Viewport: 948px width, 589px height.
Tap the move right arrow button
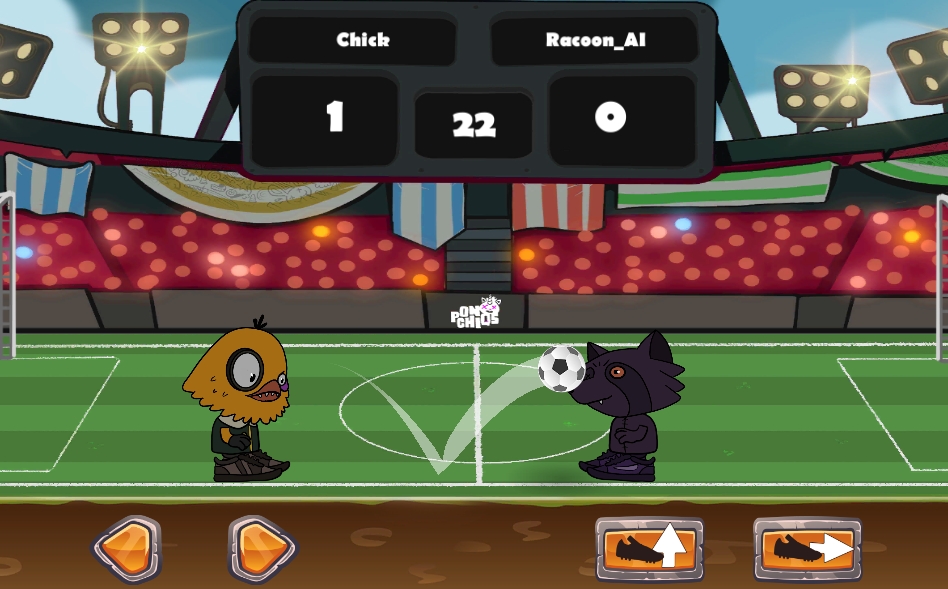pyautogui.click(x=262, y=549)
